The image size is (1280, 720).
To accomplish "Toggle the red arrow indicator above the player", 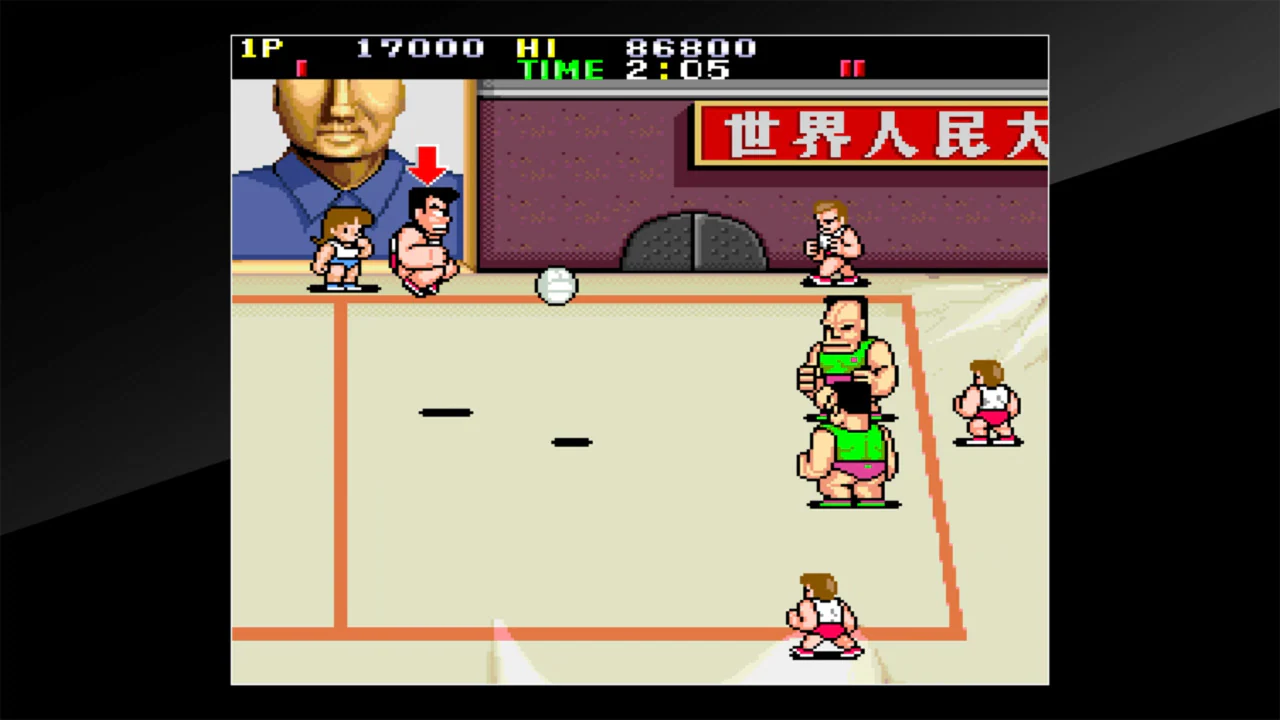I will pos(428,165).
